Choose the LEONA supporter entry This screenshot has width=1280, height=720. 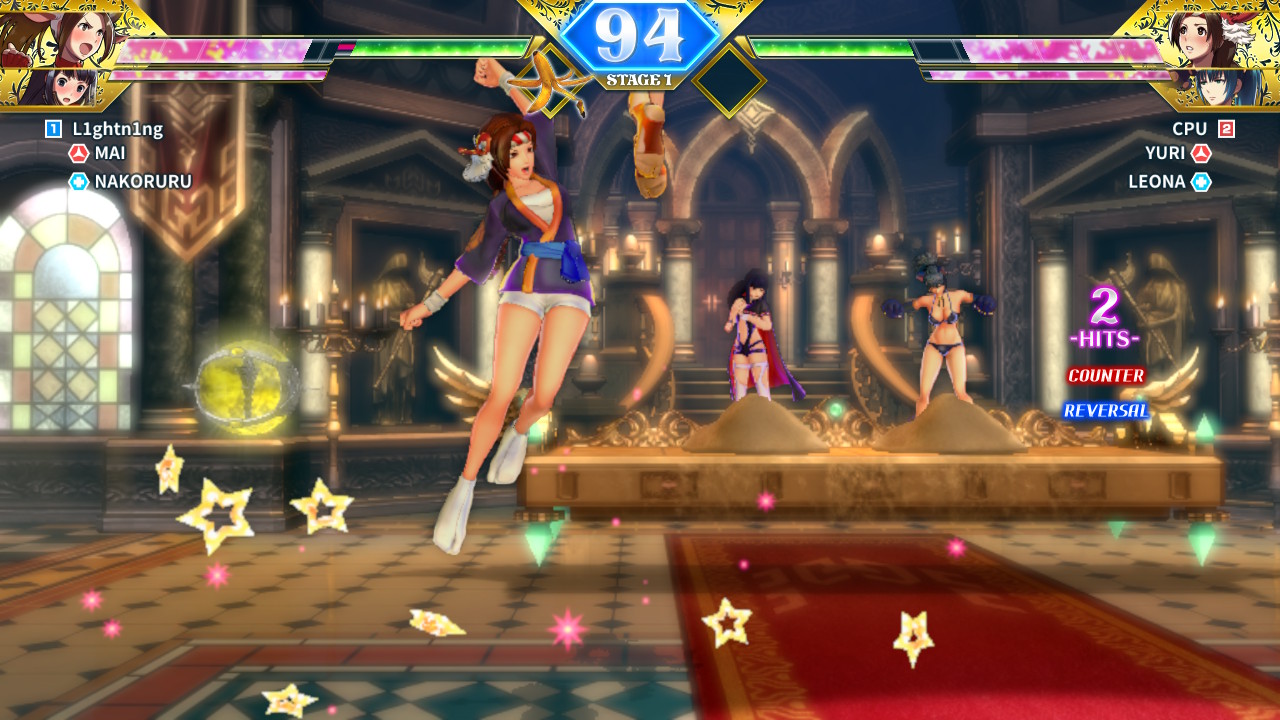(x=1157, y=181)
